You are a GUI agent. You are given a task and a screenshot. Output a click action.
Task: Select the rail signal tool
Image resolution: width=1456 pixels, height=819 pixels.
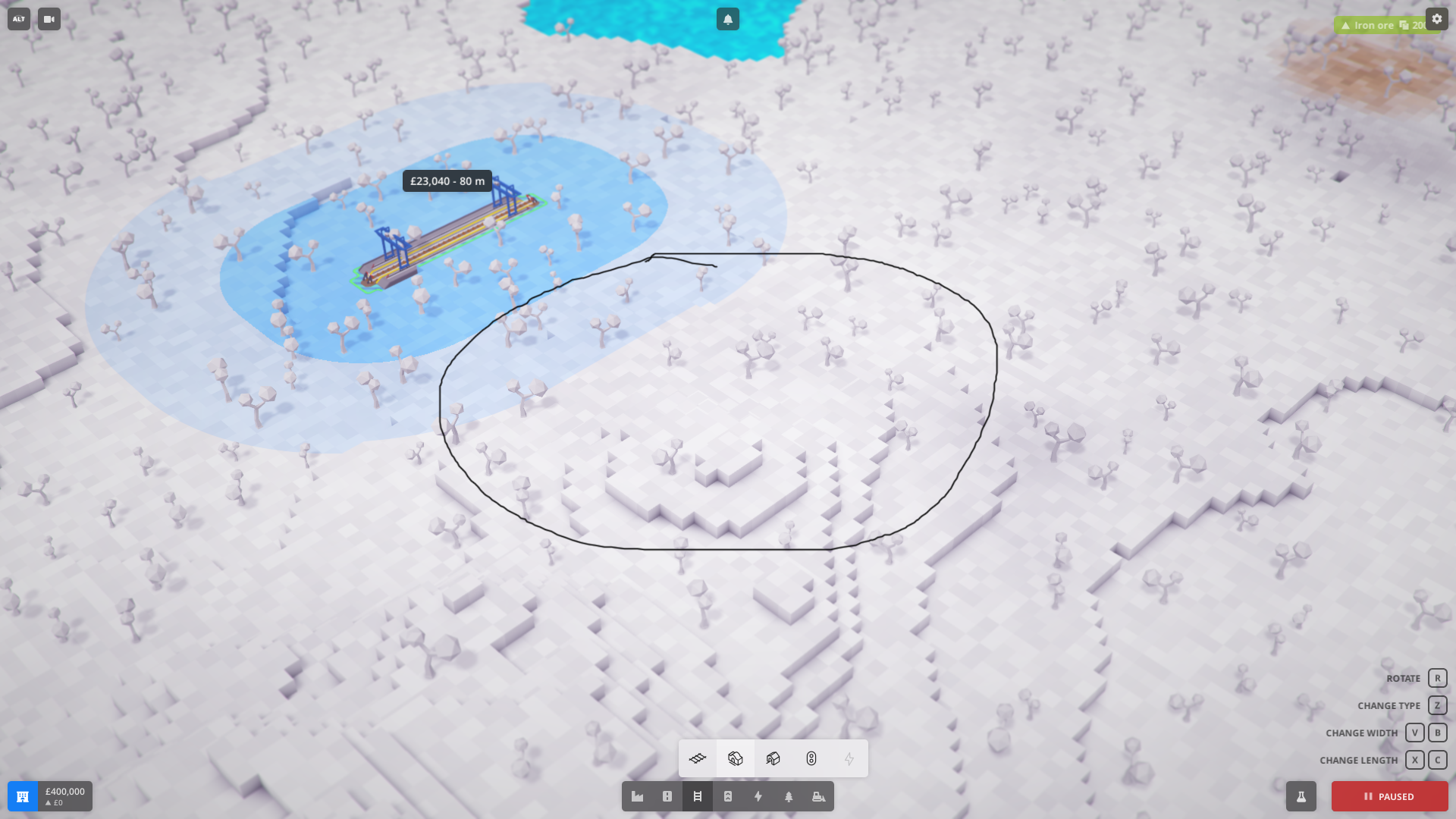[811, 758]
